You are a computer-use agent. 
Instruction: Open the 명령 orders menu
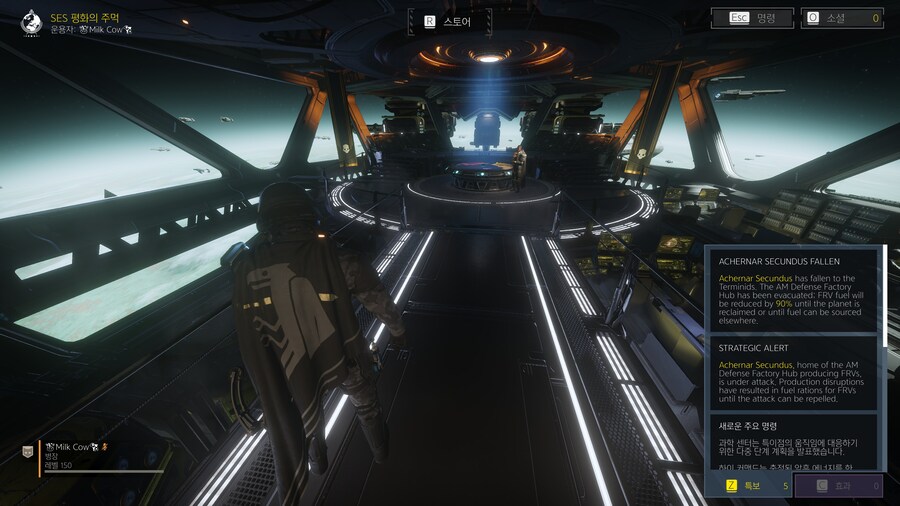752,18
